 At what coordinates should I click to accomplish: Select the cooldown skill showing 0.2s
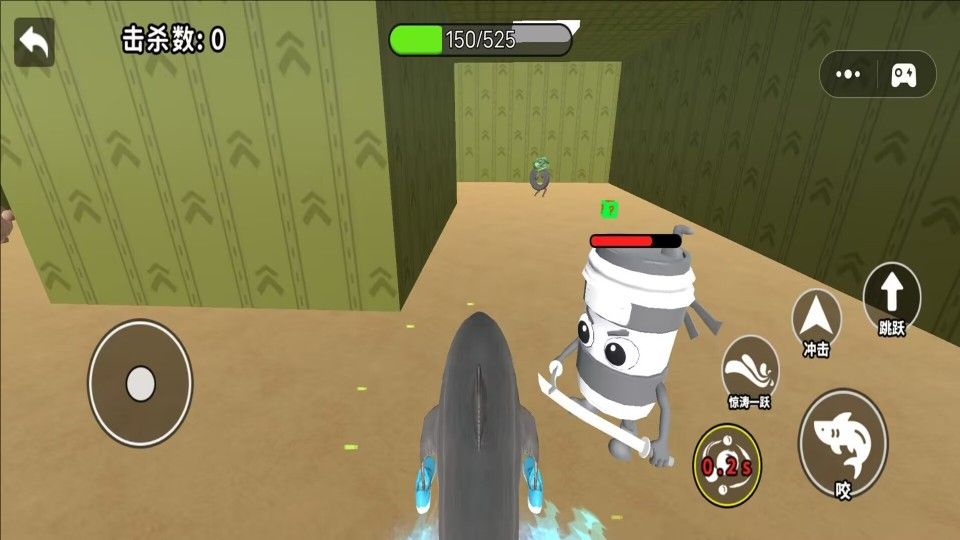[x=727, y=465]
